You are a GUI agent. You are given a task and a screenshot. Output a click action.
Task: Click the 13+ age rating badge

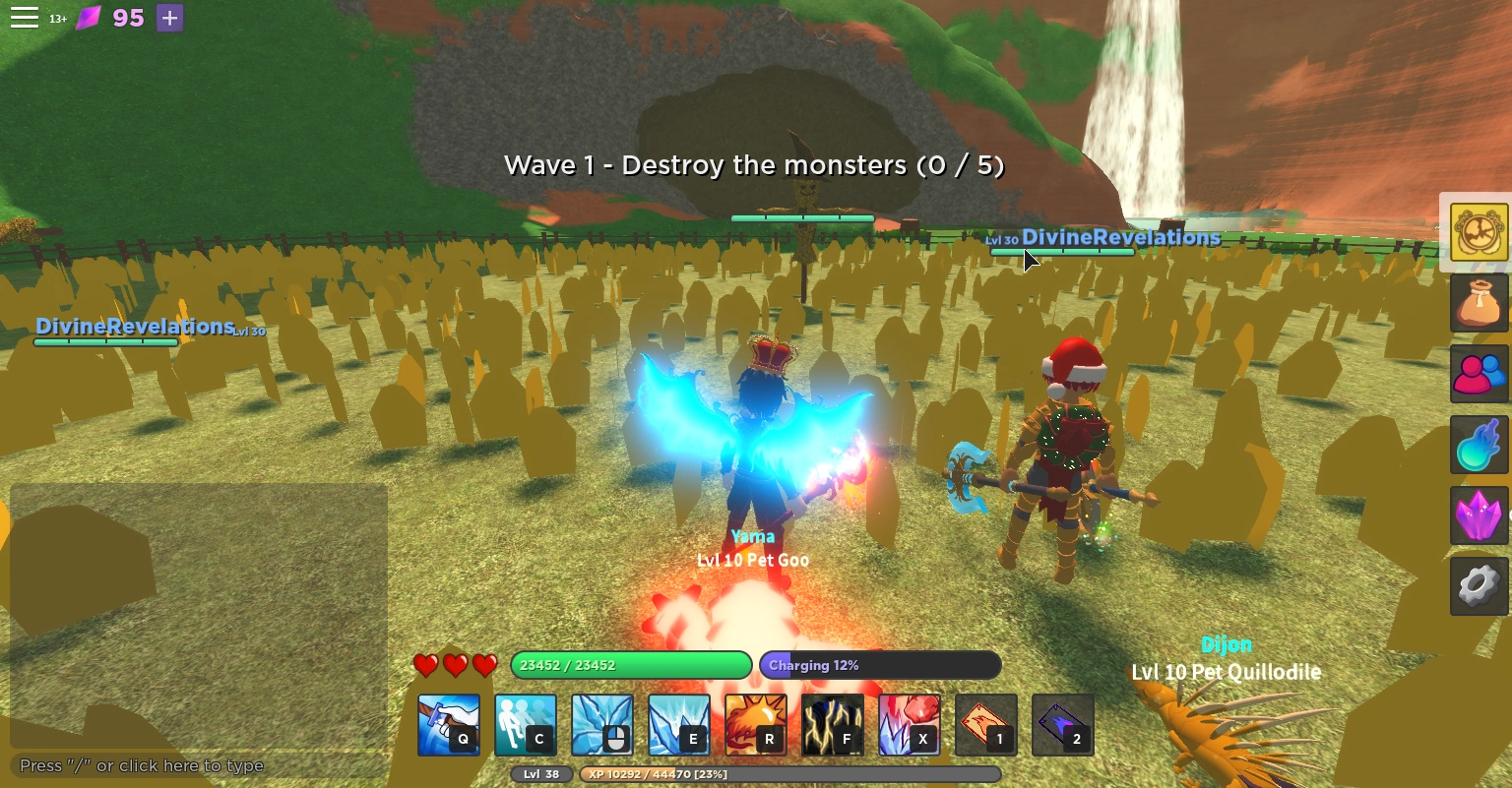click(x=58, y=18)
